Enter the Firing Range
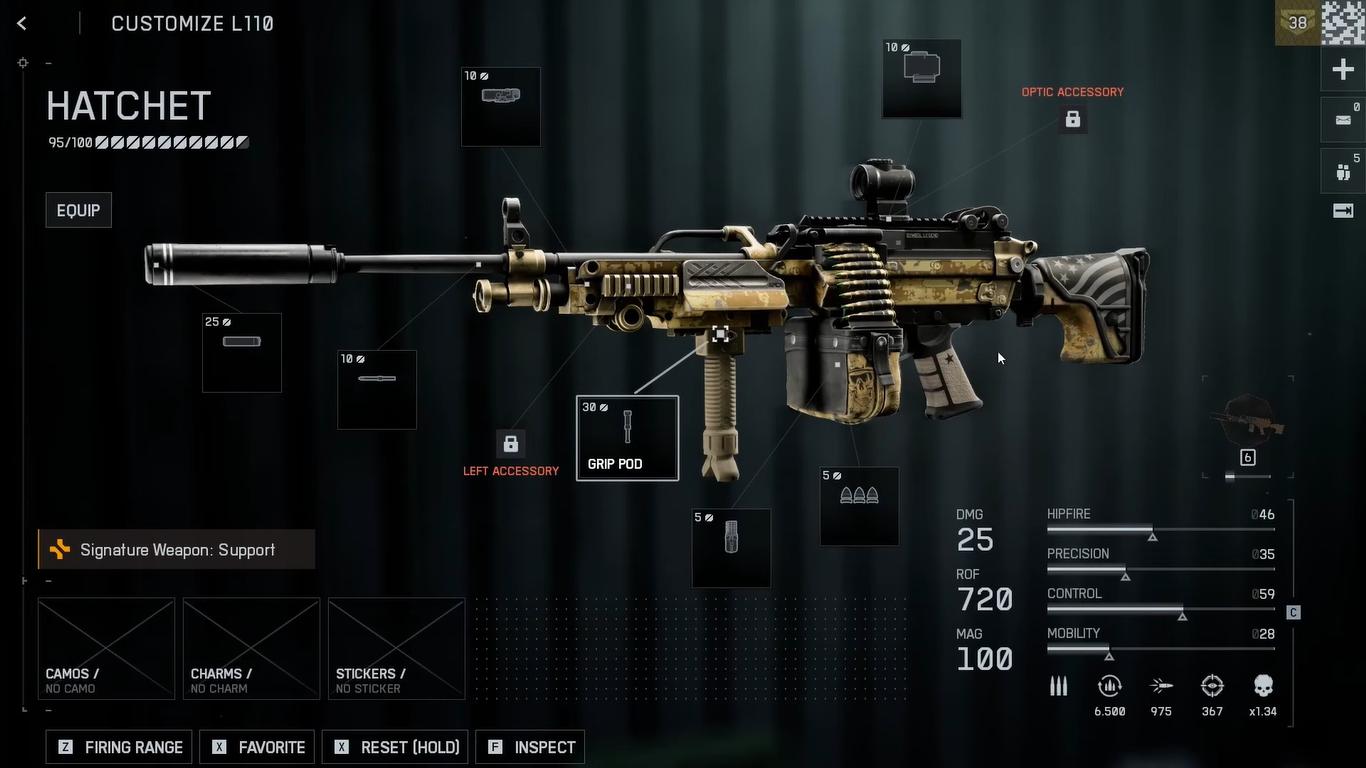The image size is (1366, 768). 119,747
